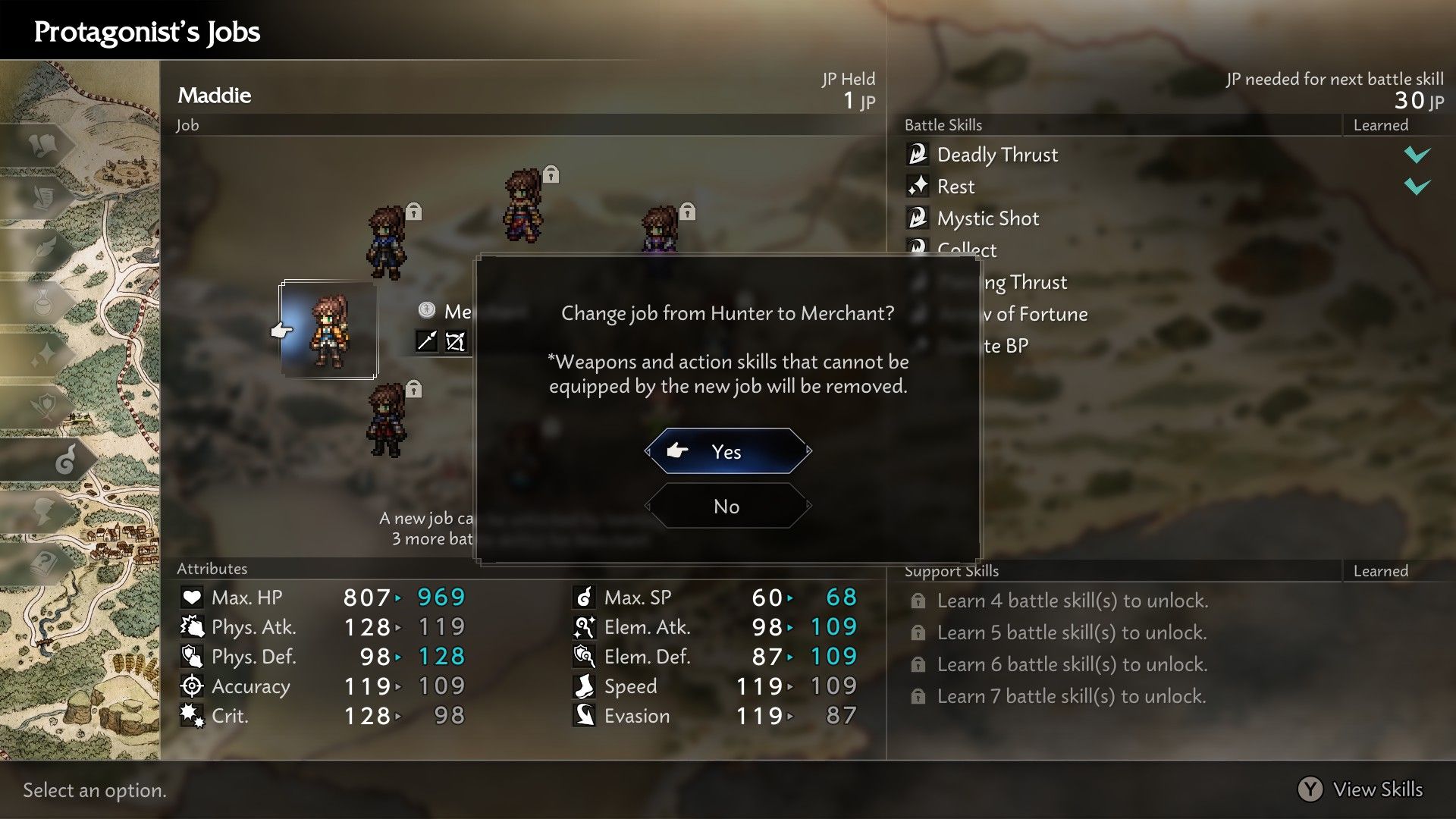1456x819 pixels.
Task: Decline the job change with No
Action: coord(727,507)
